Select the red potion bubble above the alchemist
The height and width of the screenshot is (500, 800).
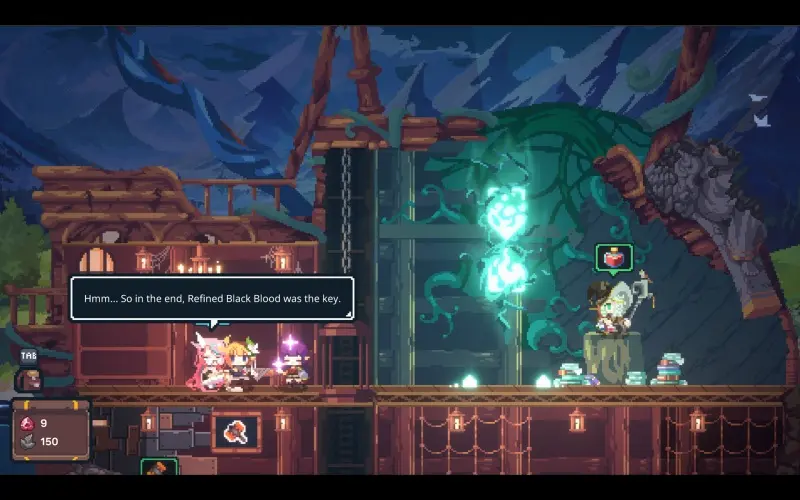tap(613, 258)
